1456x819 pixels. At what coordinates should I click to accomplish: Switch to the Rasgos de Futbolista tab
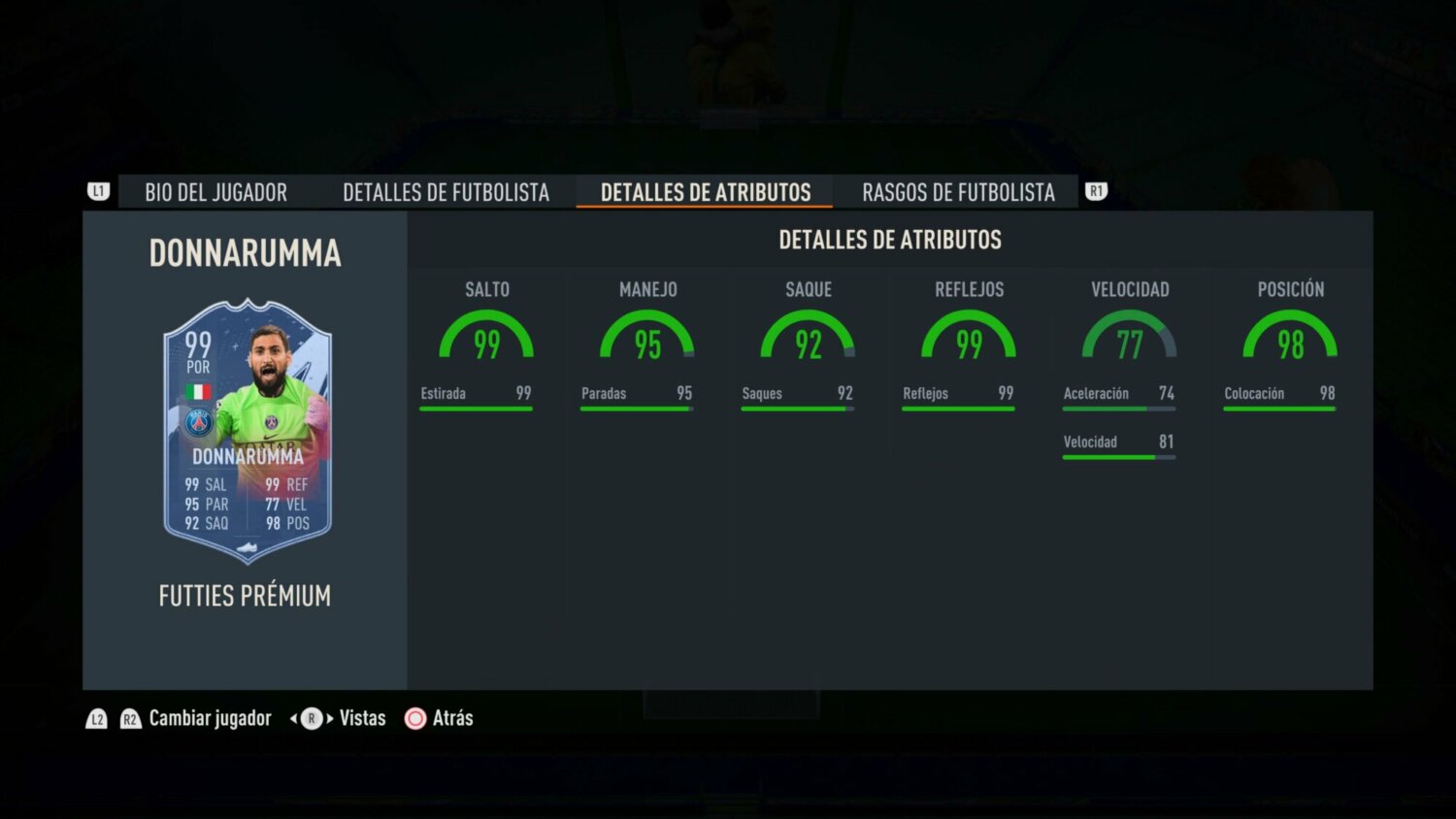point(958,192)
